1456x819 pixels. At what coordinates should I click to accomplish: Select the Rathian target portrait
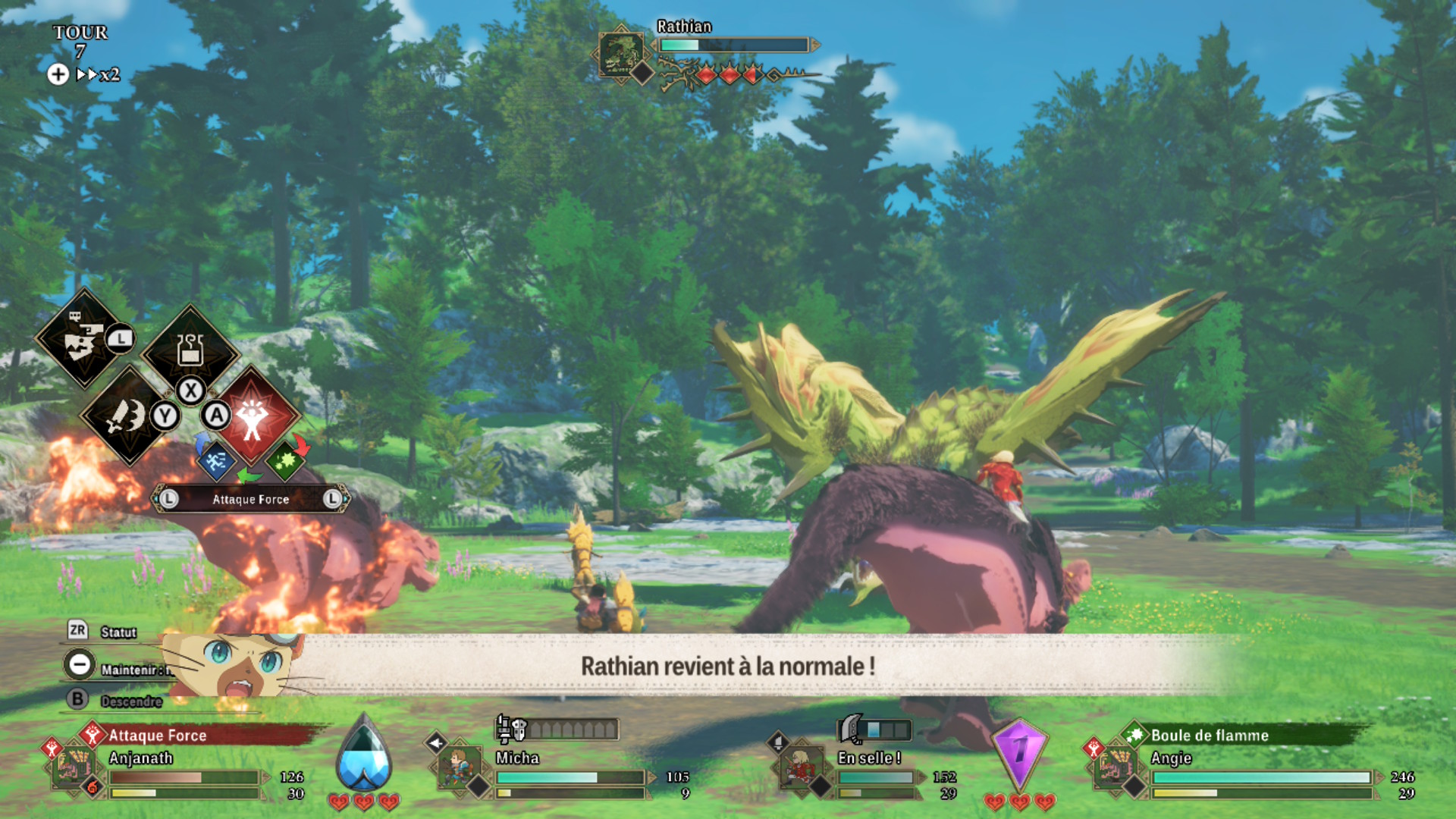click(x=621, y=53)
